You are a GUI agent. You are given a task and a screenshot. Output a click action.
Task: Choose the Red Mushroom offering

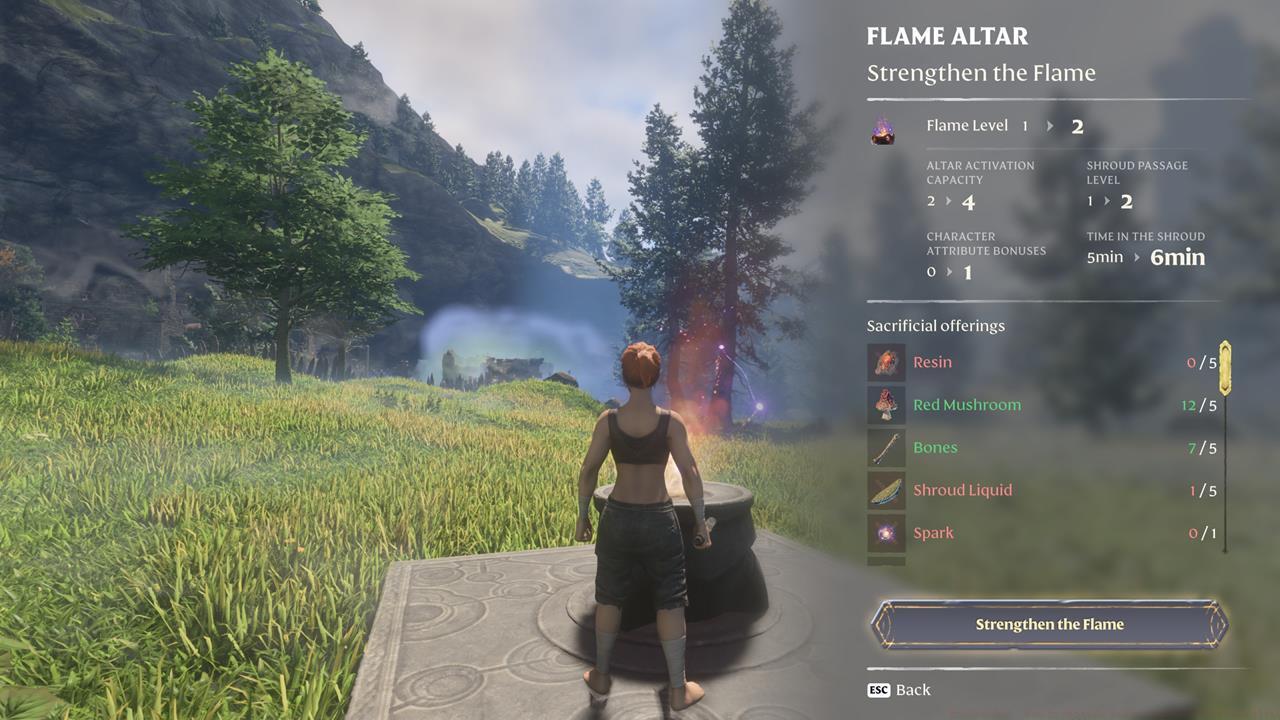1042,405
